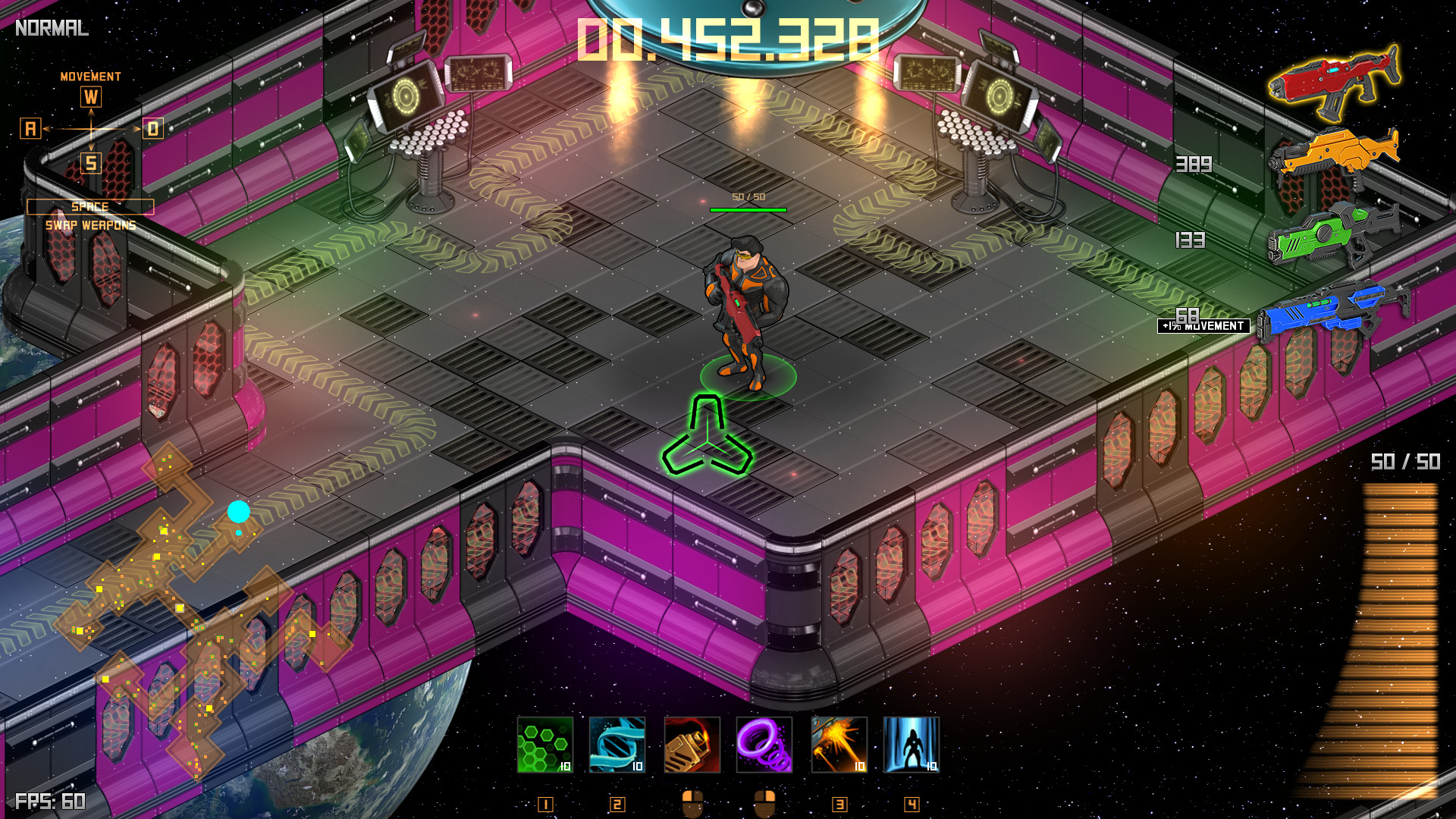This screenshot has width=1456, height=819.
Task: Switch to the orange rifle weapon
Action: coord(1334,157)
